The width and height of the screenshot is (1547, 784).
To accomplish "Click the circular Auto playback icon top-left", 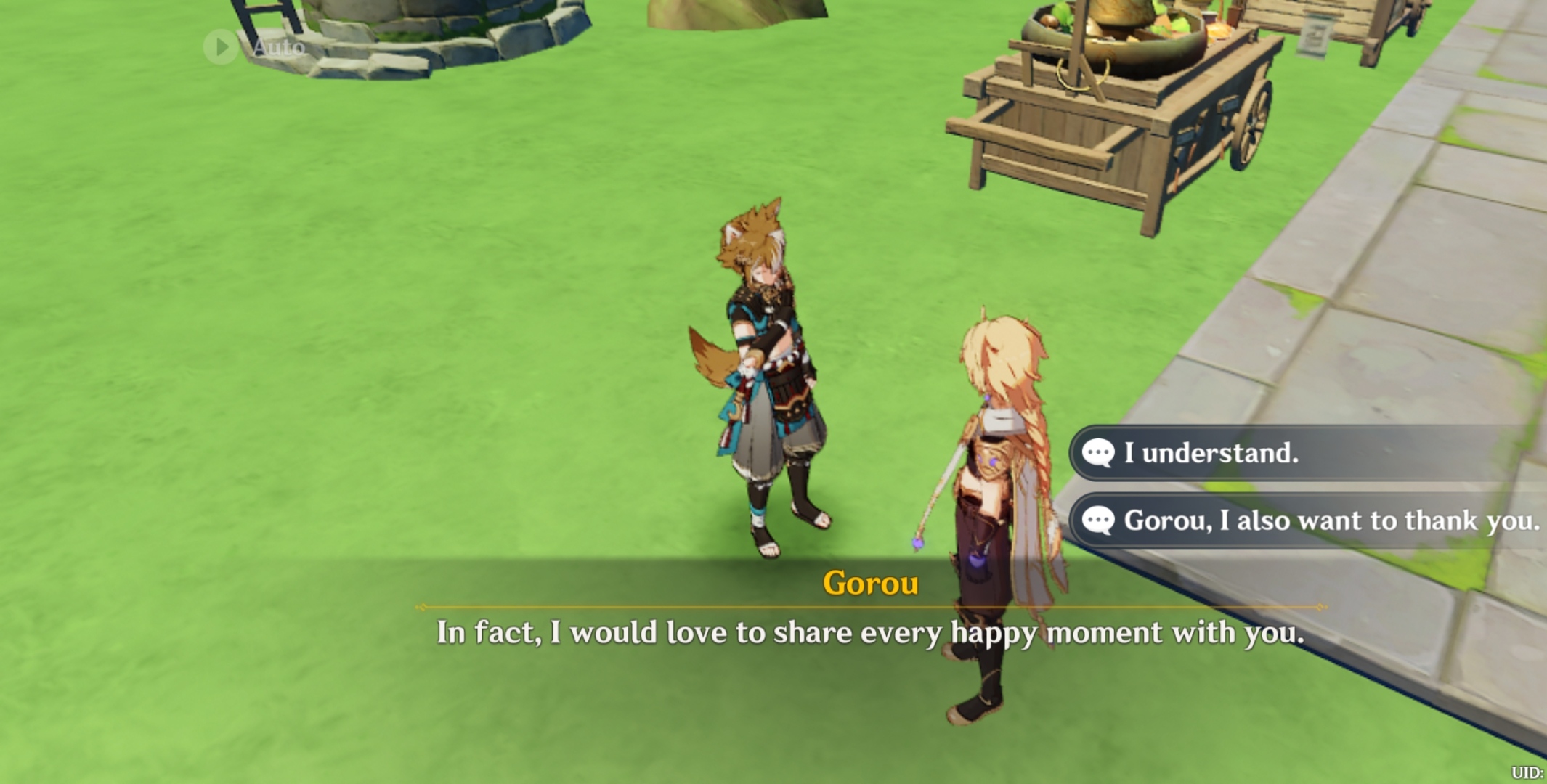I will pos(220,48).
